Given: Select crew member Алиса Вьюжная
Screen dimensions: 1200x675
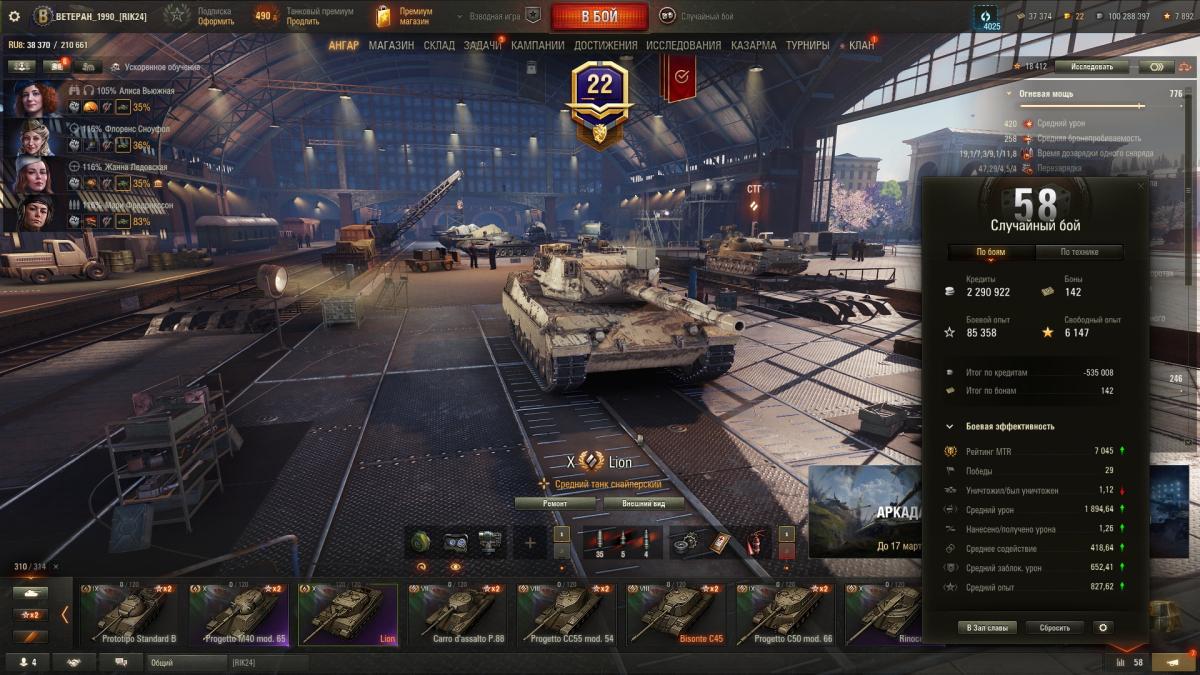Looking at the screenshot, I should pos(35,99).
